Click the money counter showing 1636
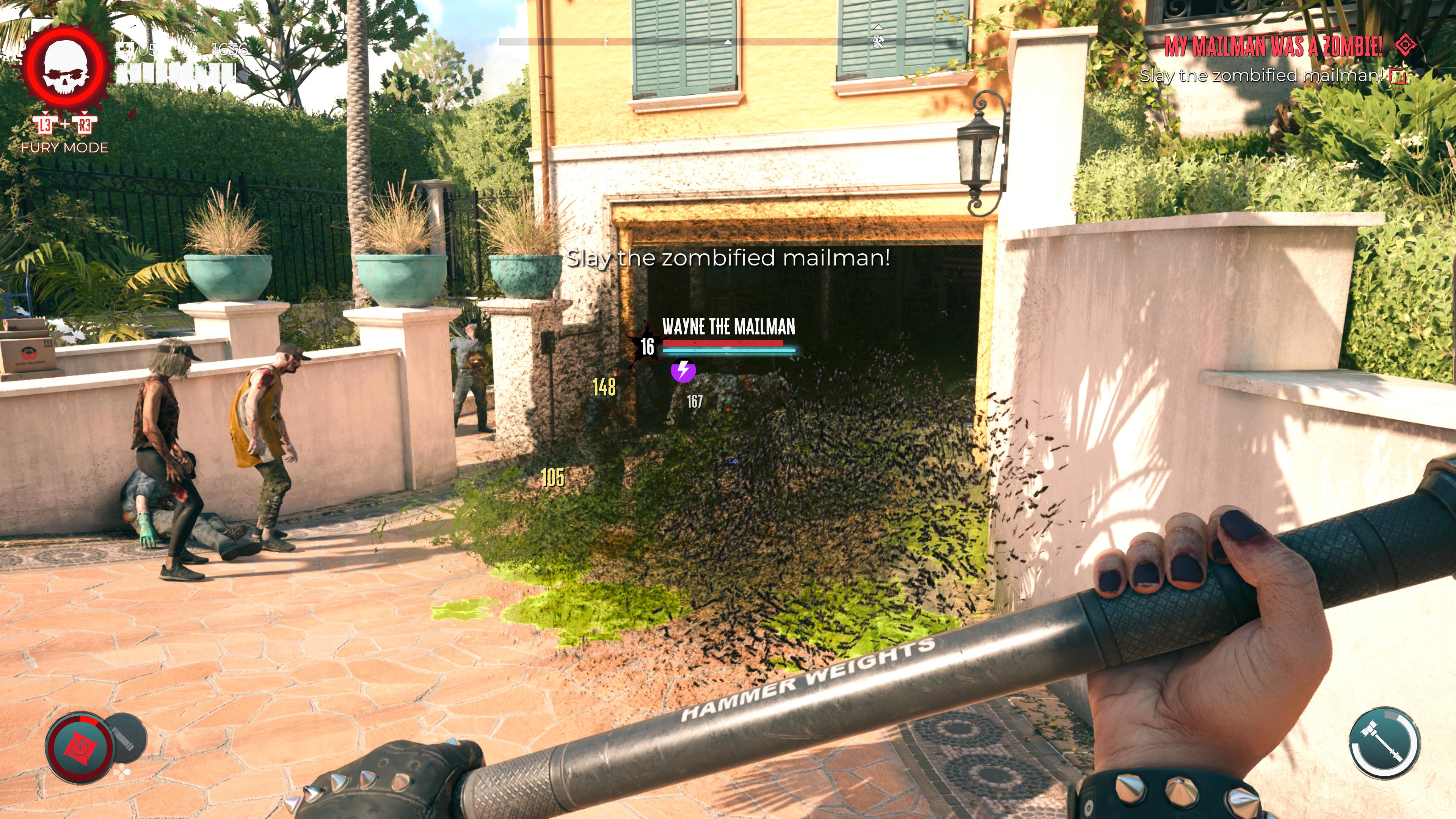 (x=231, y=50)
